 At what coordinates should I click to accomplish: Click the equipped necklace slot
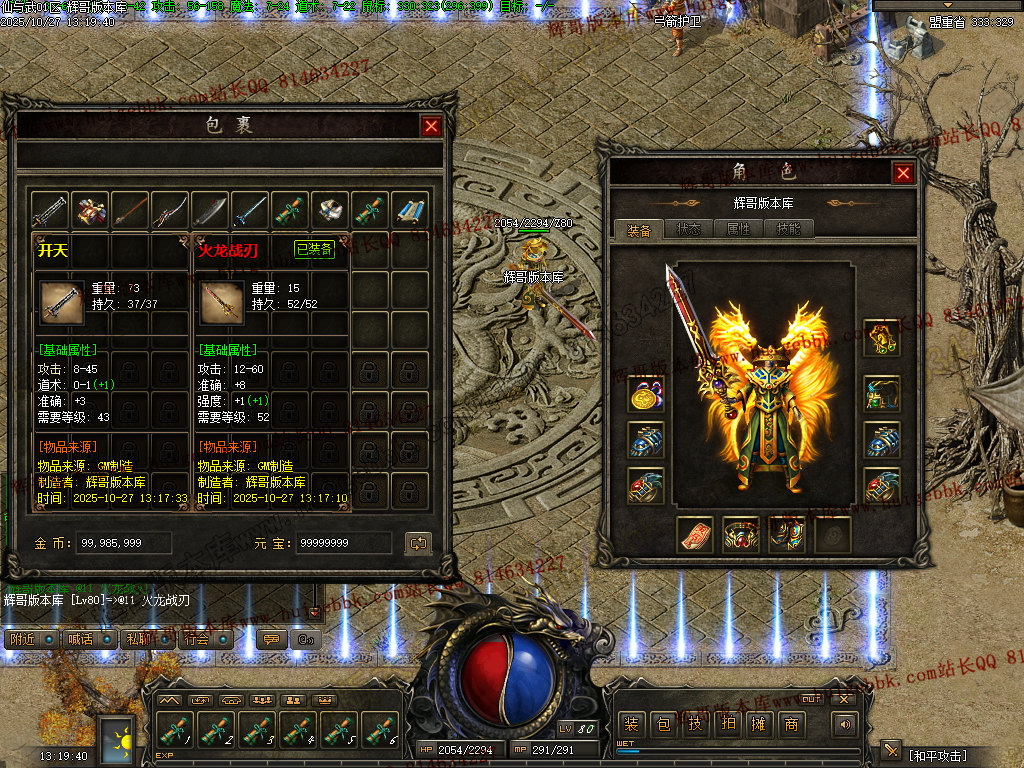[882, 339]
